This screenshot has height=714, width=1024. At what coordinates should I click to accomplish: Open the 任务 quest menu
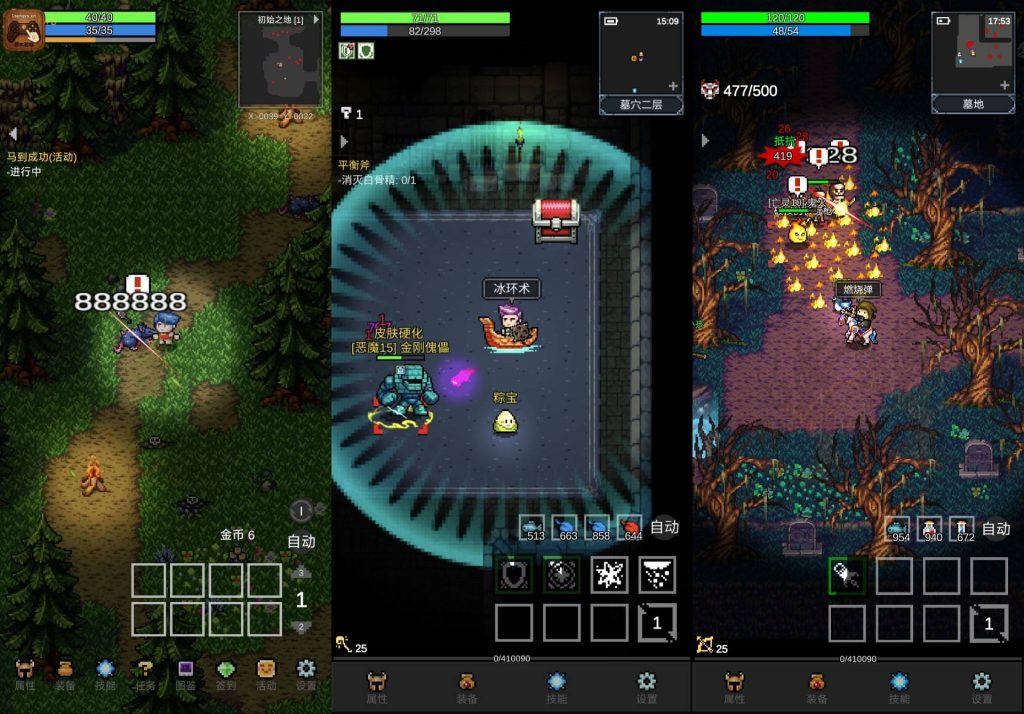(146, 674)
